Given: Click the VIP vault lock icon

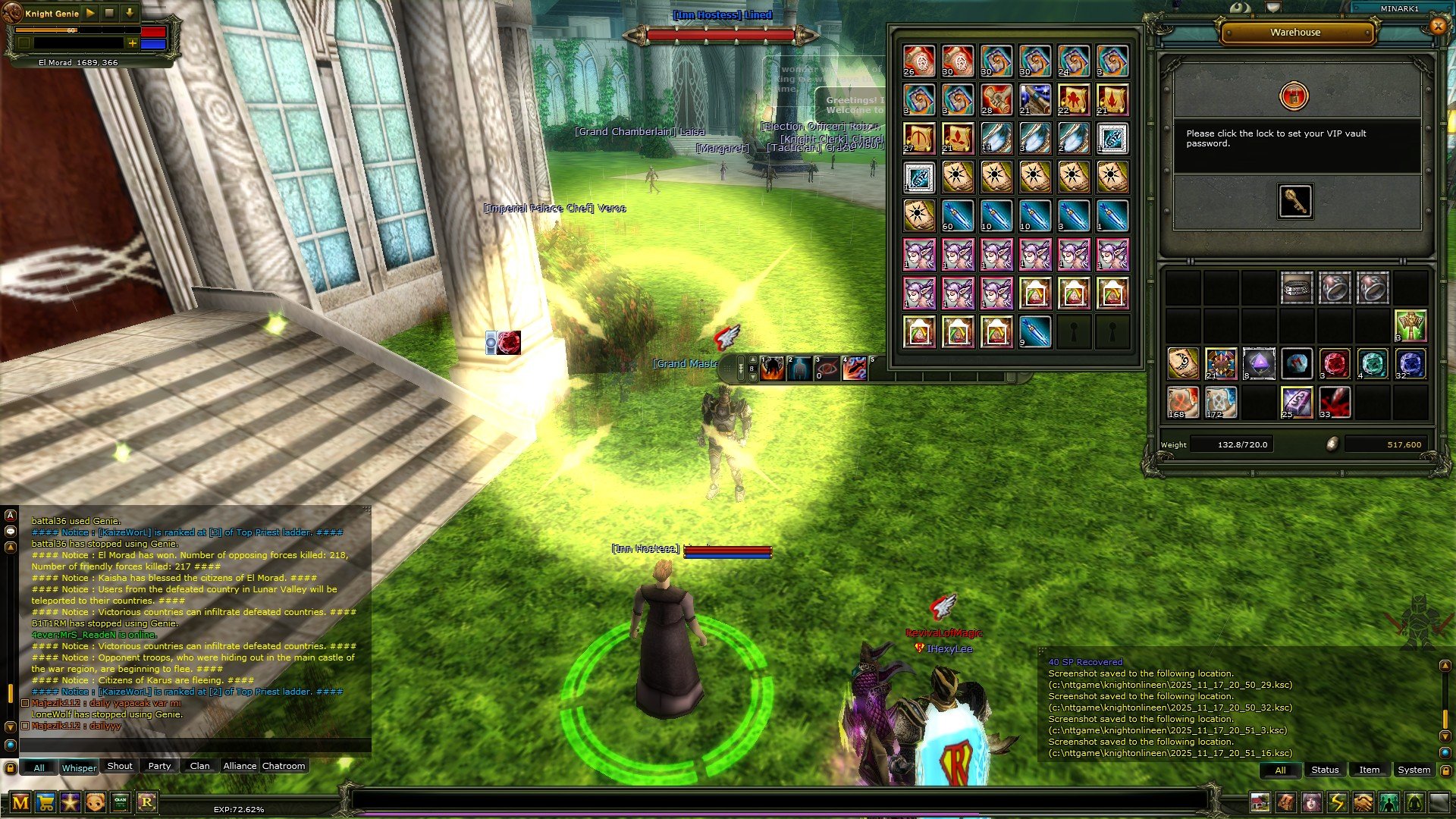Looking at the screenshot, I should tap(1294, 96).
